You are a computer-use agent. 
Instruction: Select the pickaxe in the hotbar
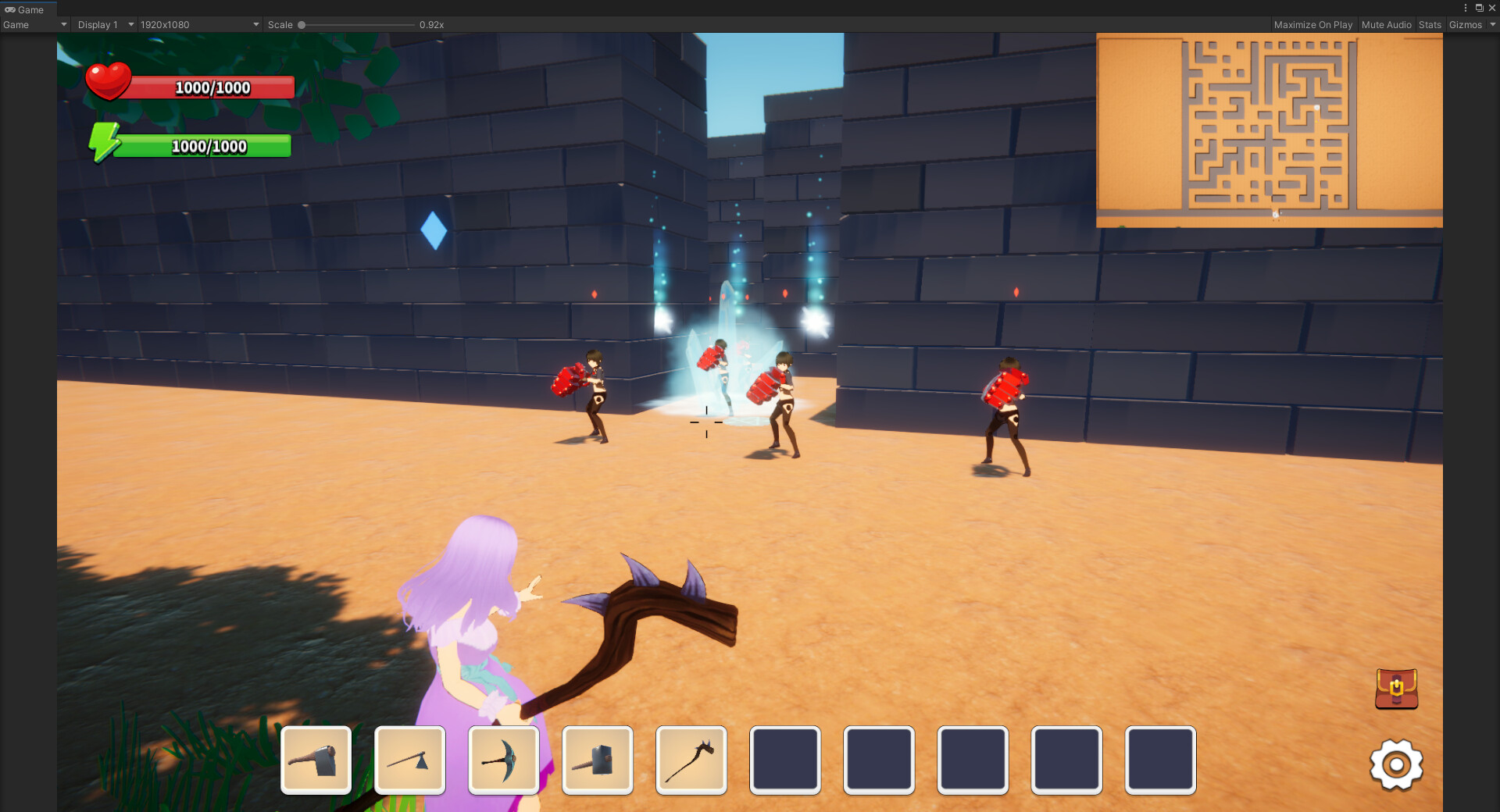click(503, 760)
